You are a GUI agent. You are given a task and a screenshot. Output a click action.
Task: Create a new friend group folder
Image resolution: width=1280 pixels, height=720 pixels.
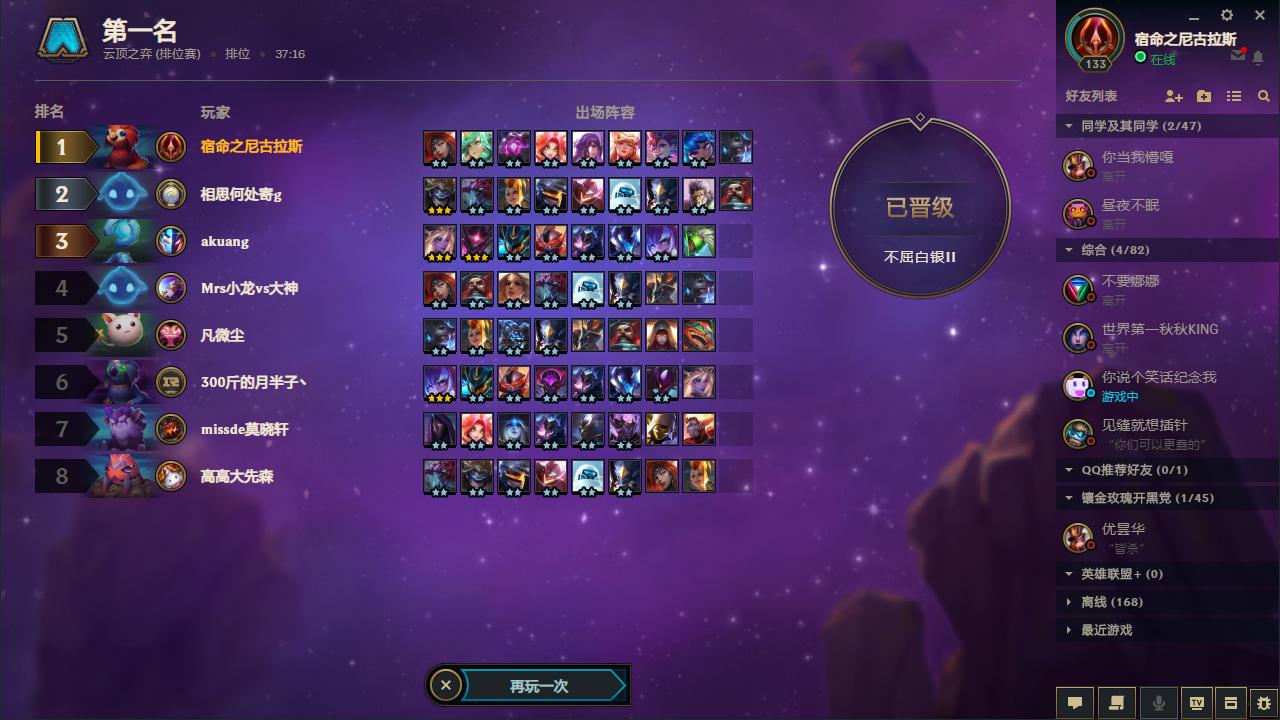click(1201, 96)
